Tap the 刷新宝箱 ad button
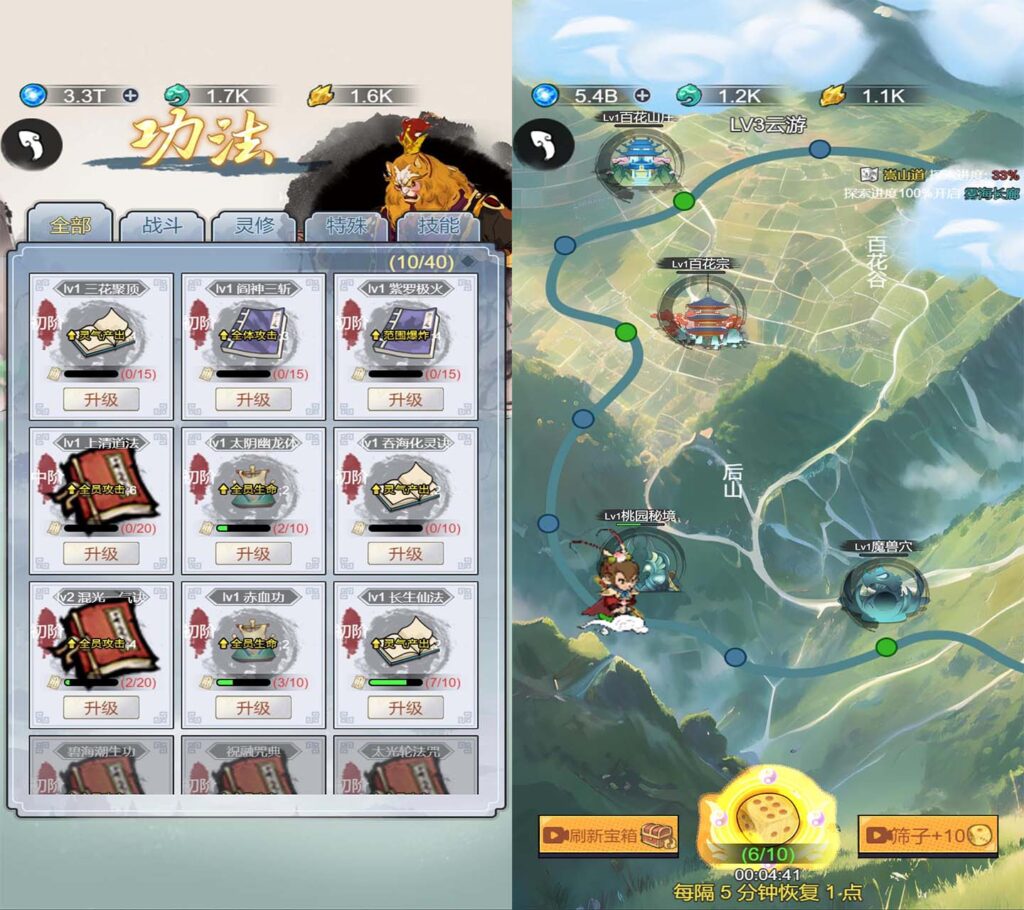 608,835
